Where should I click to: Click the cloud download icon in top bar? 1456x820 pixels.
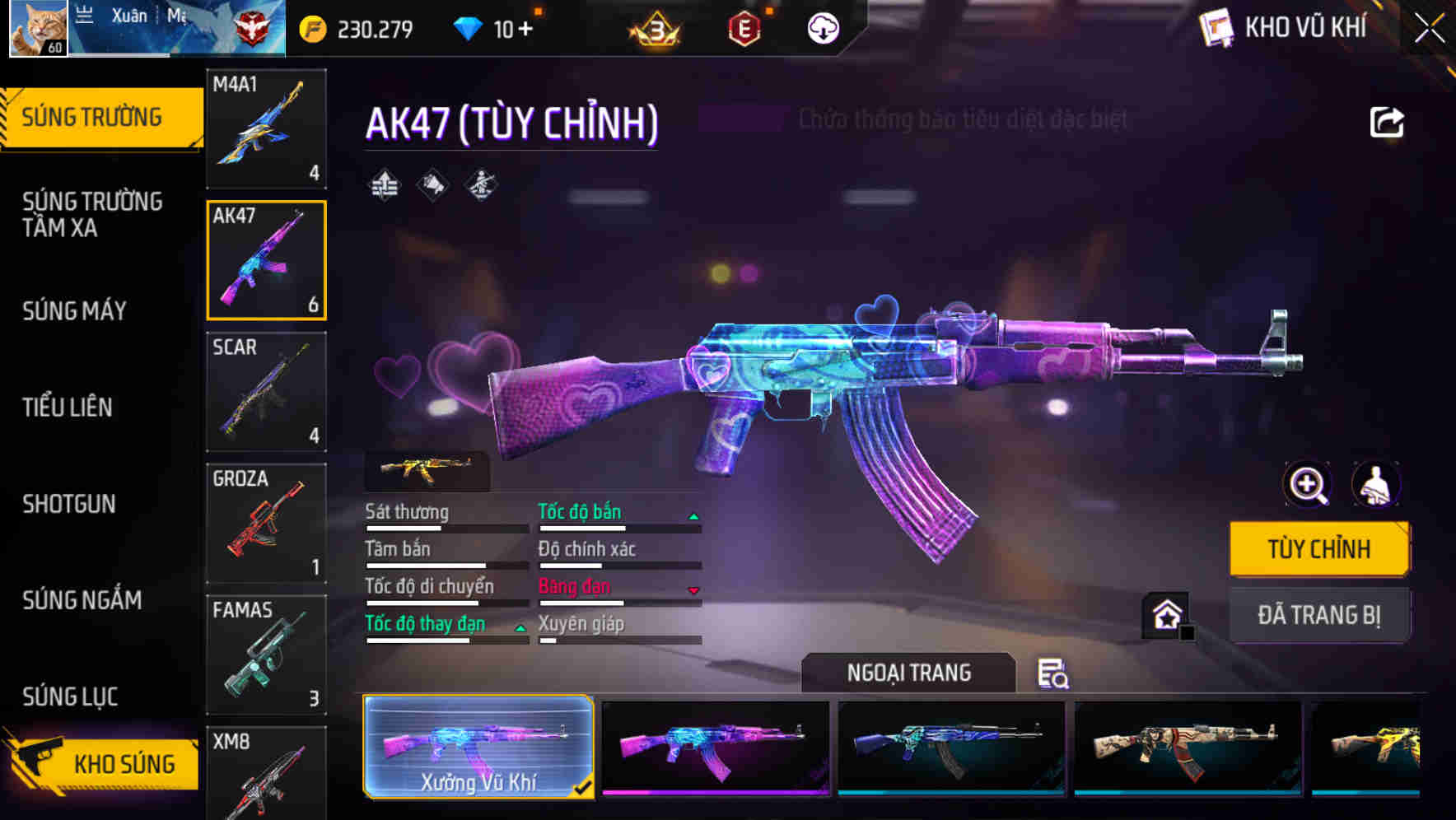pos(824,27)
